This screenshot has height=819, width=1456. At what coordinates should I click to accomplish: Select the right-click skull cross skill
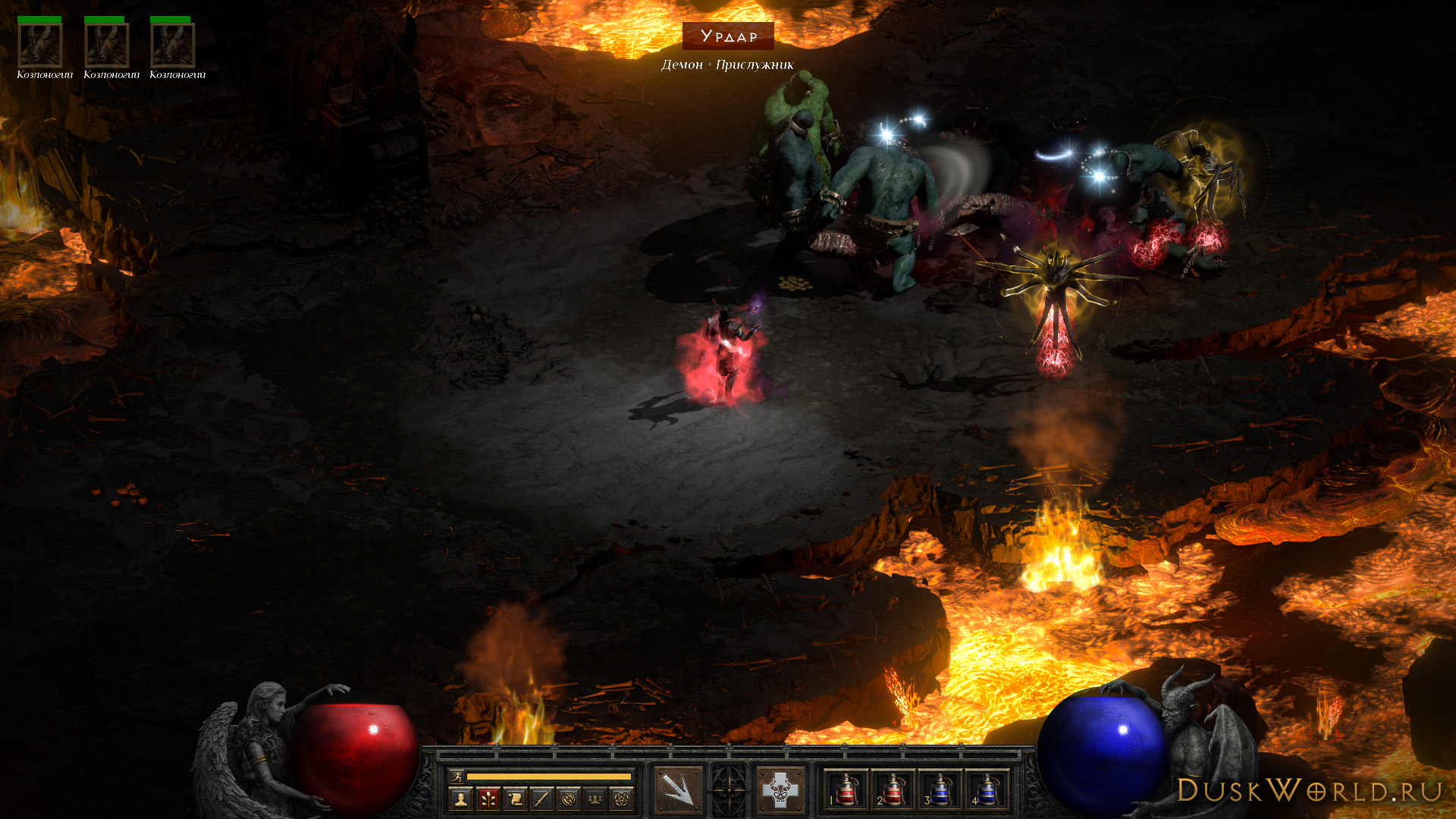point(780,790)
